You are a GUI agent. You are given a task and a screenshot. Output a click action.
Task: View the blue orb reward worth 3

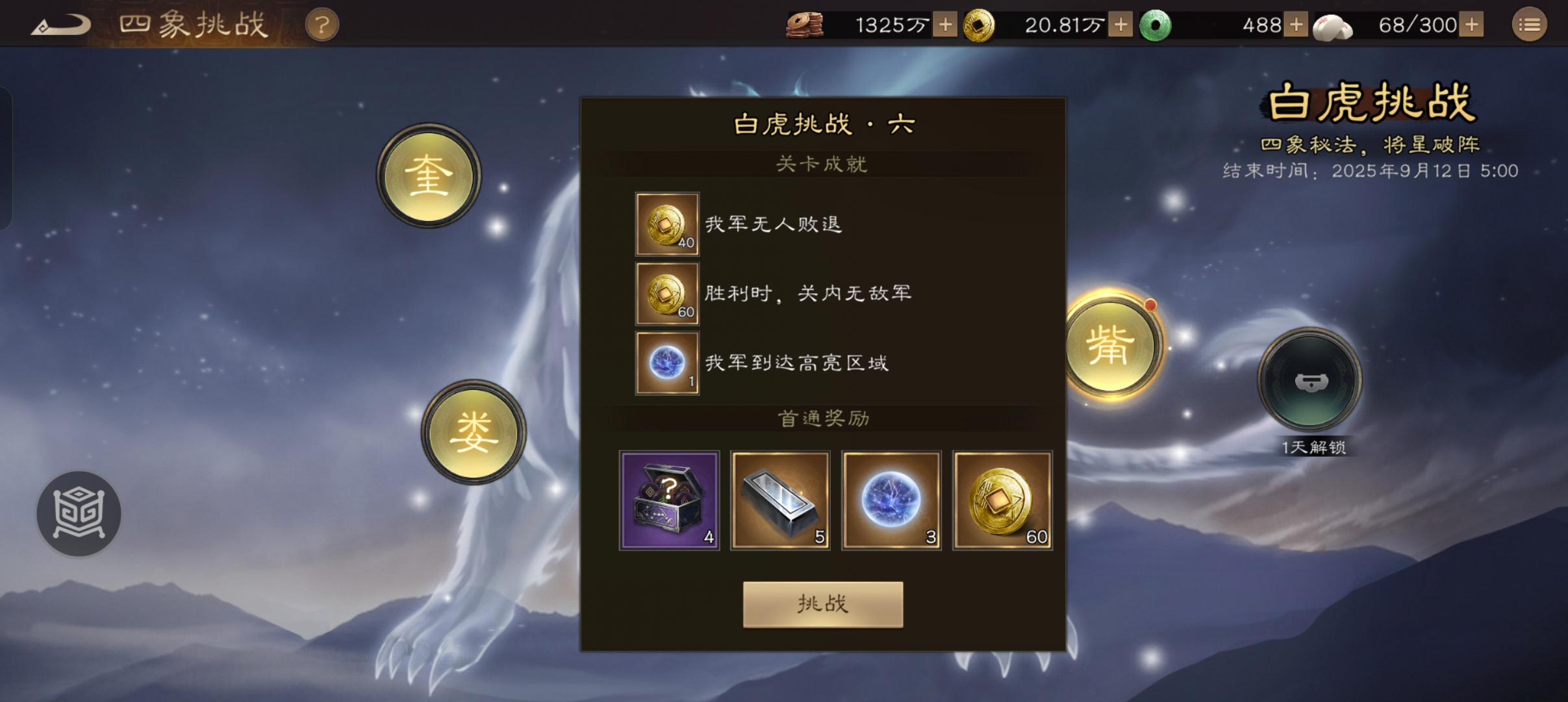[891, 500]
